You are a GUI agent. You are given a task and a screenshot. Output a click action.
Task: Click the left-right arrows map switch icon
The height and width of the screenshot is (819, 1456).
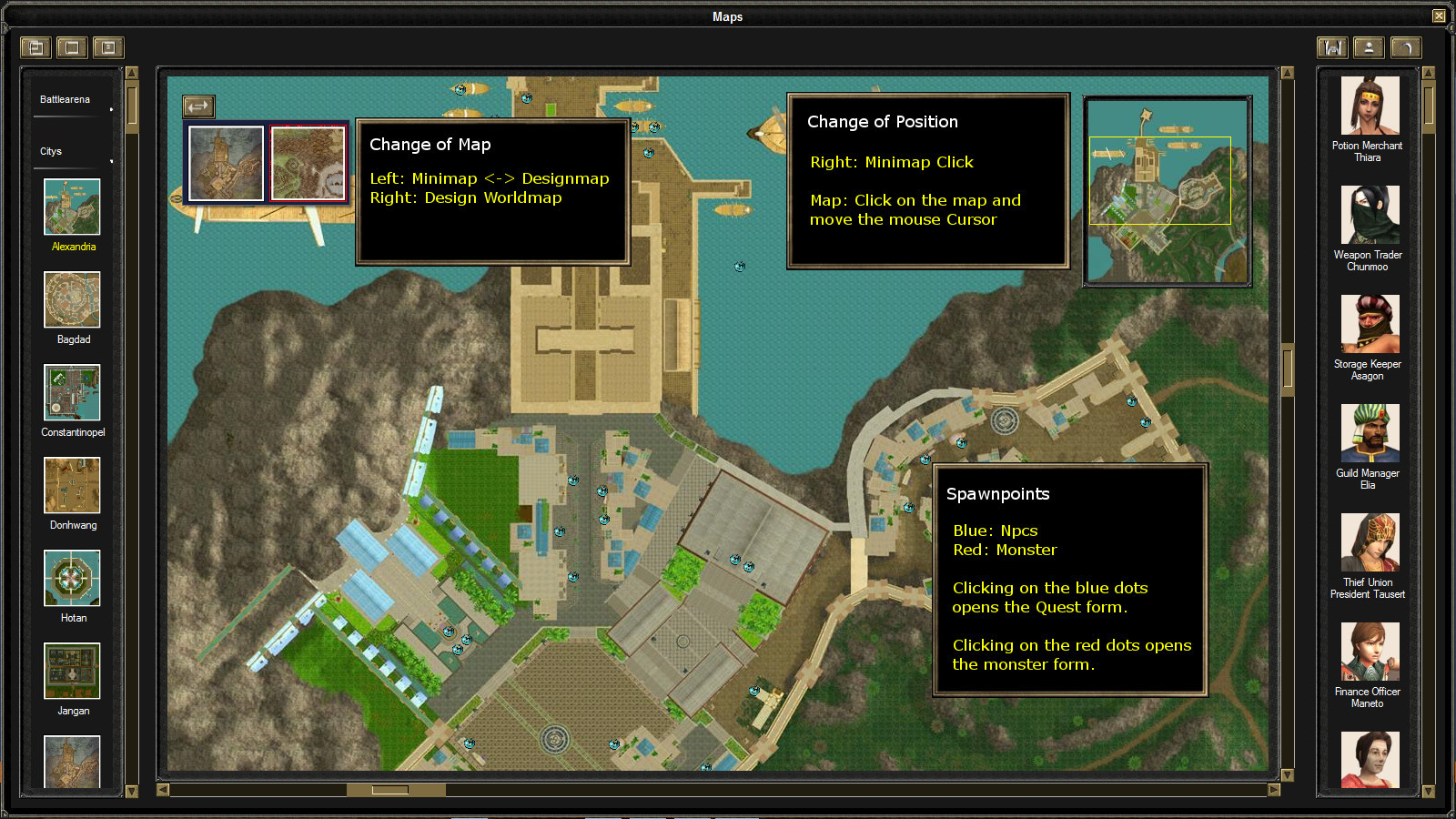coord(197,106)
